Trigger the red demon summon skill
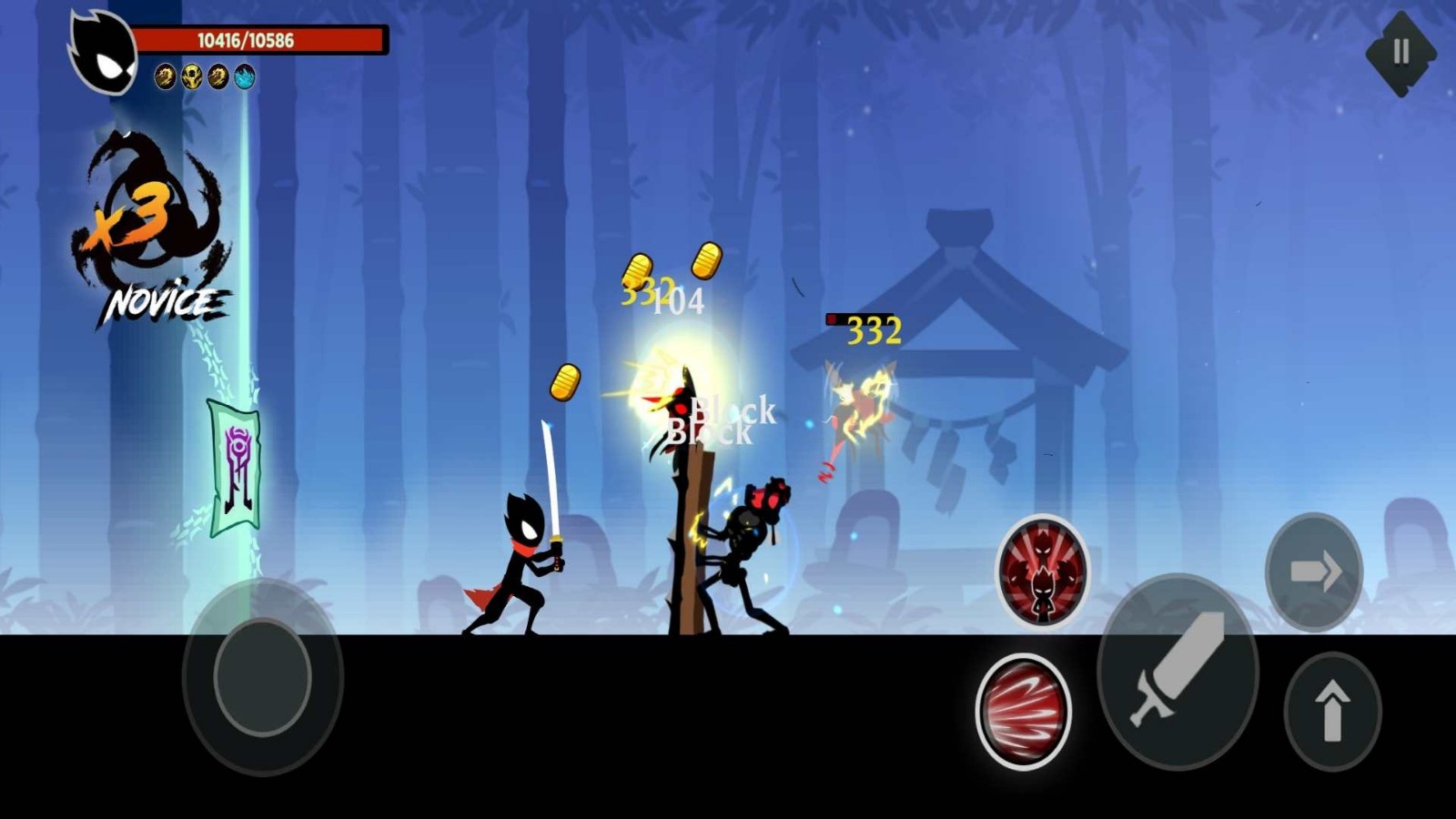Screen dimensions: 1456x819 click(x=1043, y=571)
